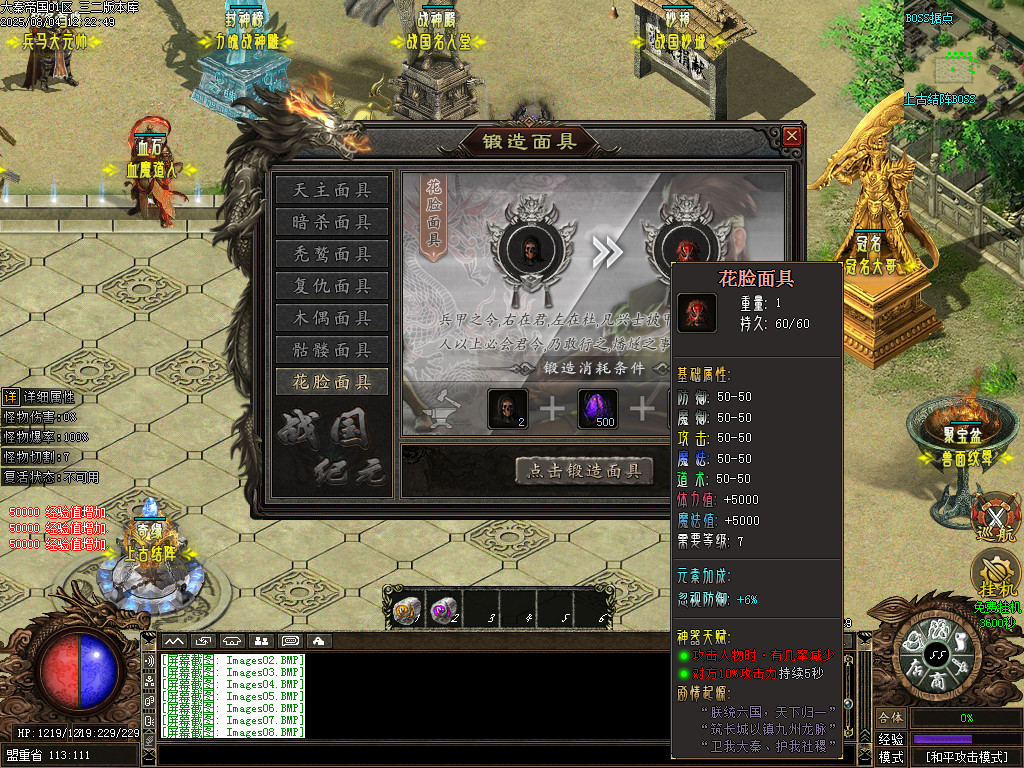This screenshot has height=768, width=1024.
Task: Use the purple scroll in hotbar slot 2
Action: tap(443, 610)
